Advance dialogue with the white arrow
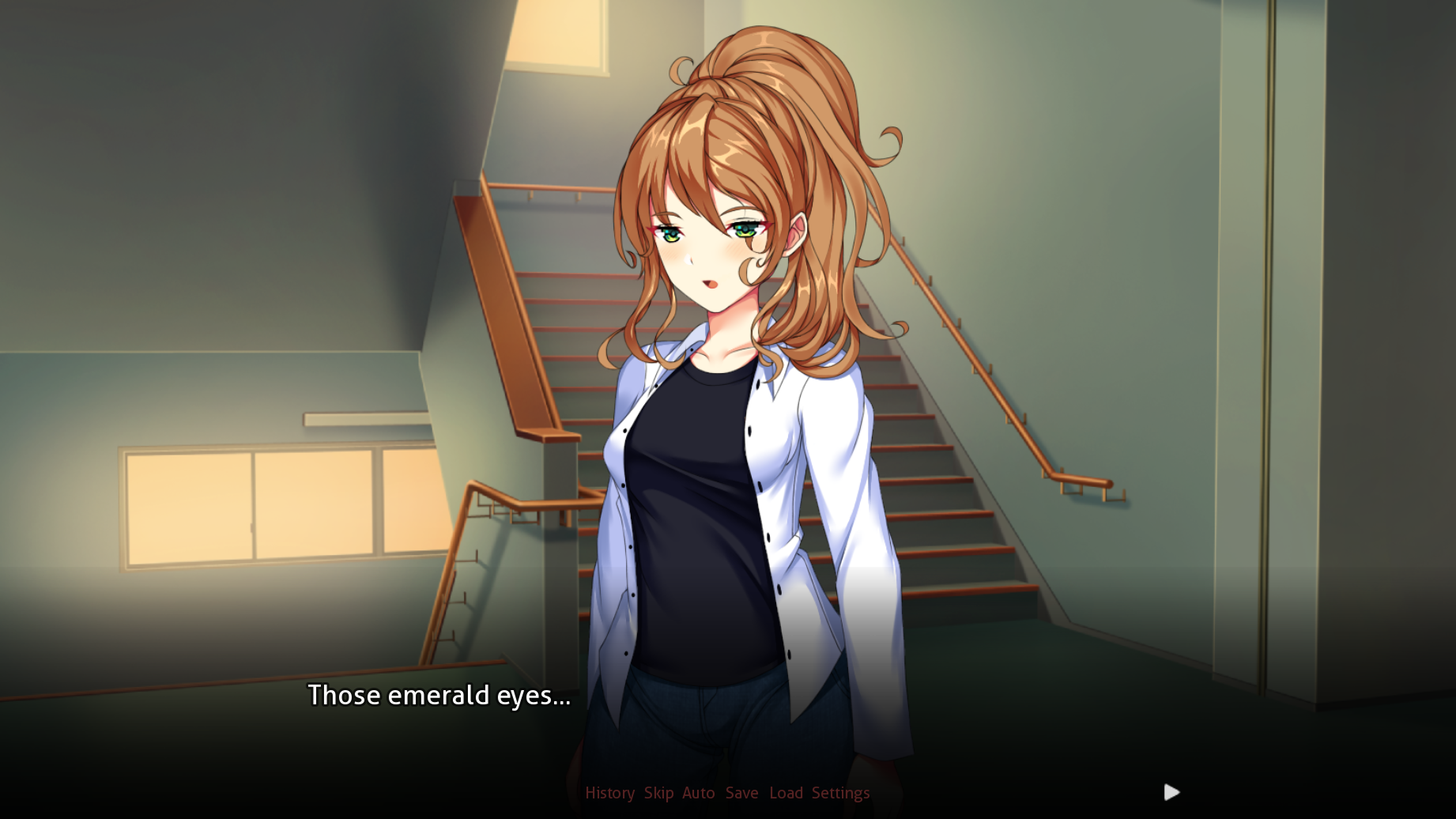 (x=1171, y=792)
